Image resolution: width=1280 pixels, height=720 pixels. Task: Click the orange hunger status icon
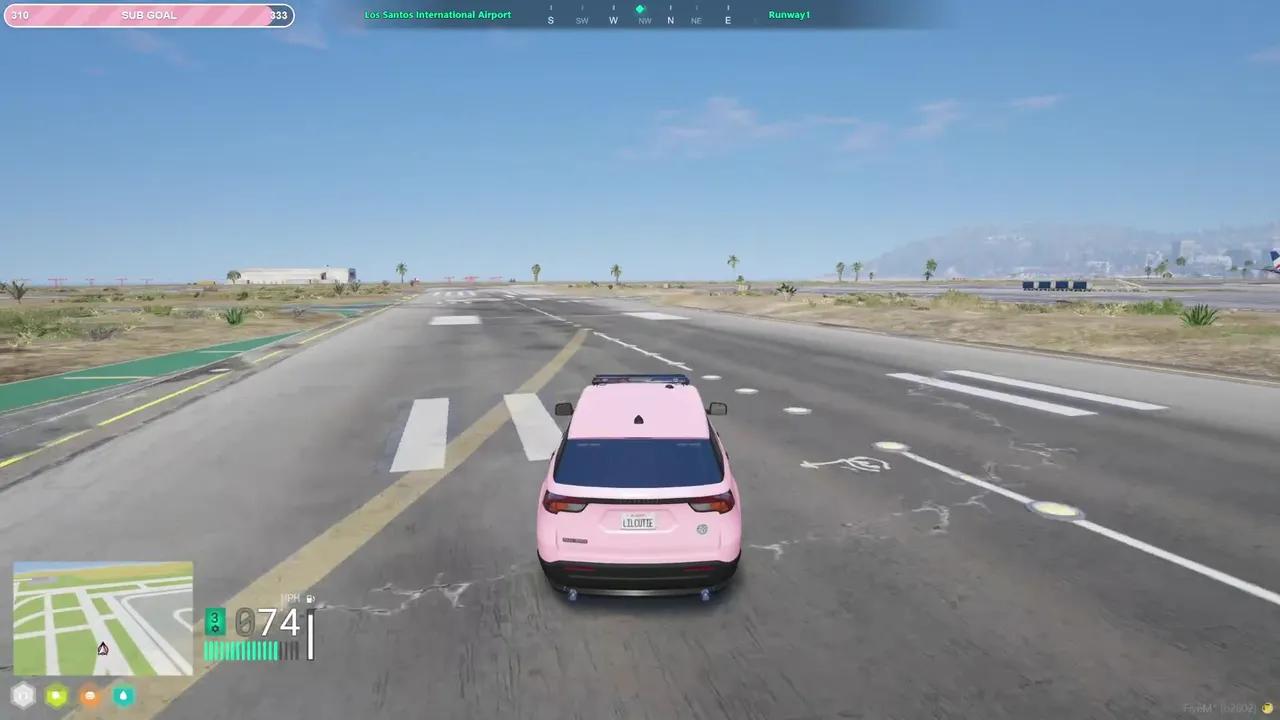point(90,696)
